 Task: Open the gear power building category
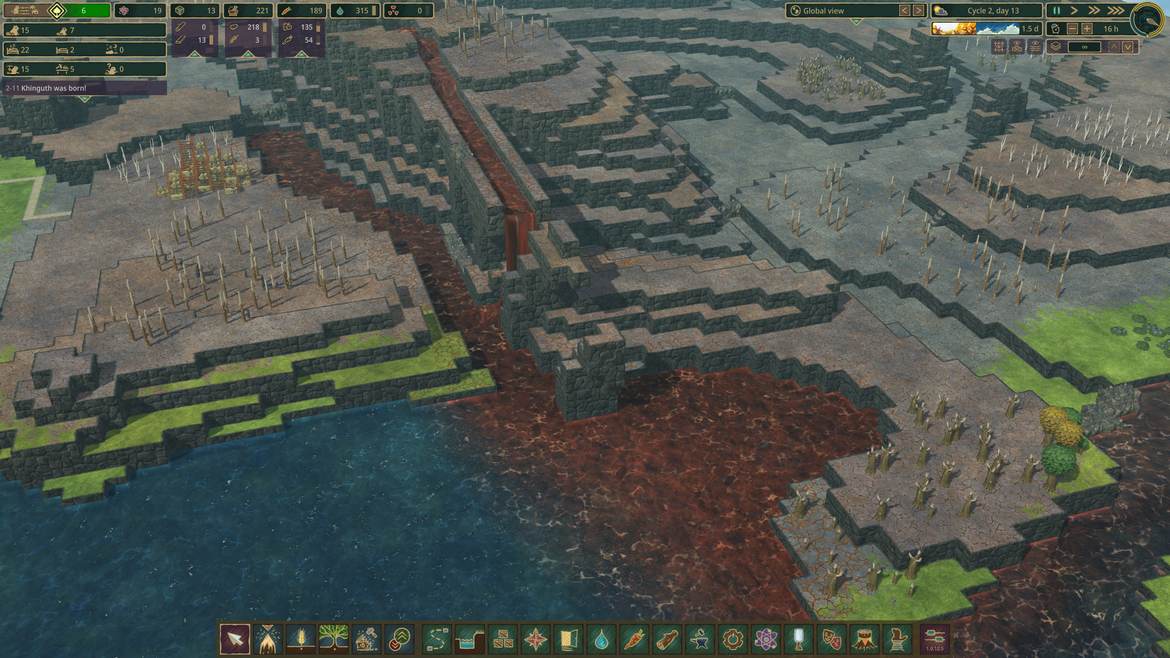[x=733, y=639]
